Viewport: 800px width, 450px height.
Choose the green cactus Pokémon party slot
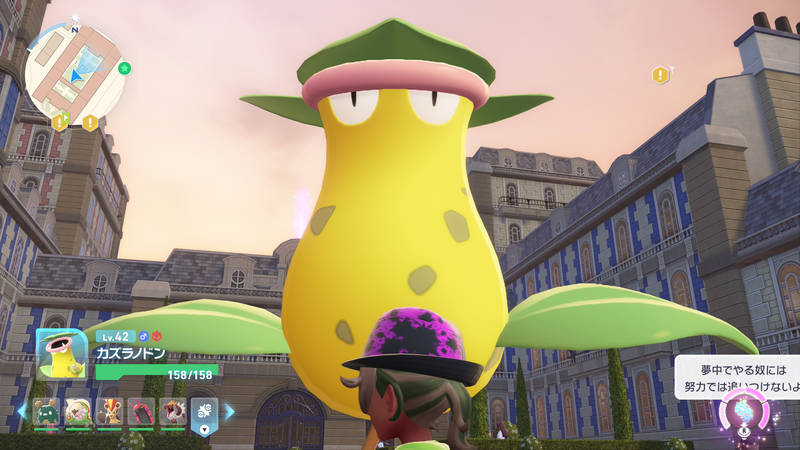tap(46, 411)
